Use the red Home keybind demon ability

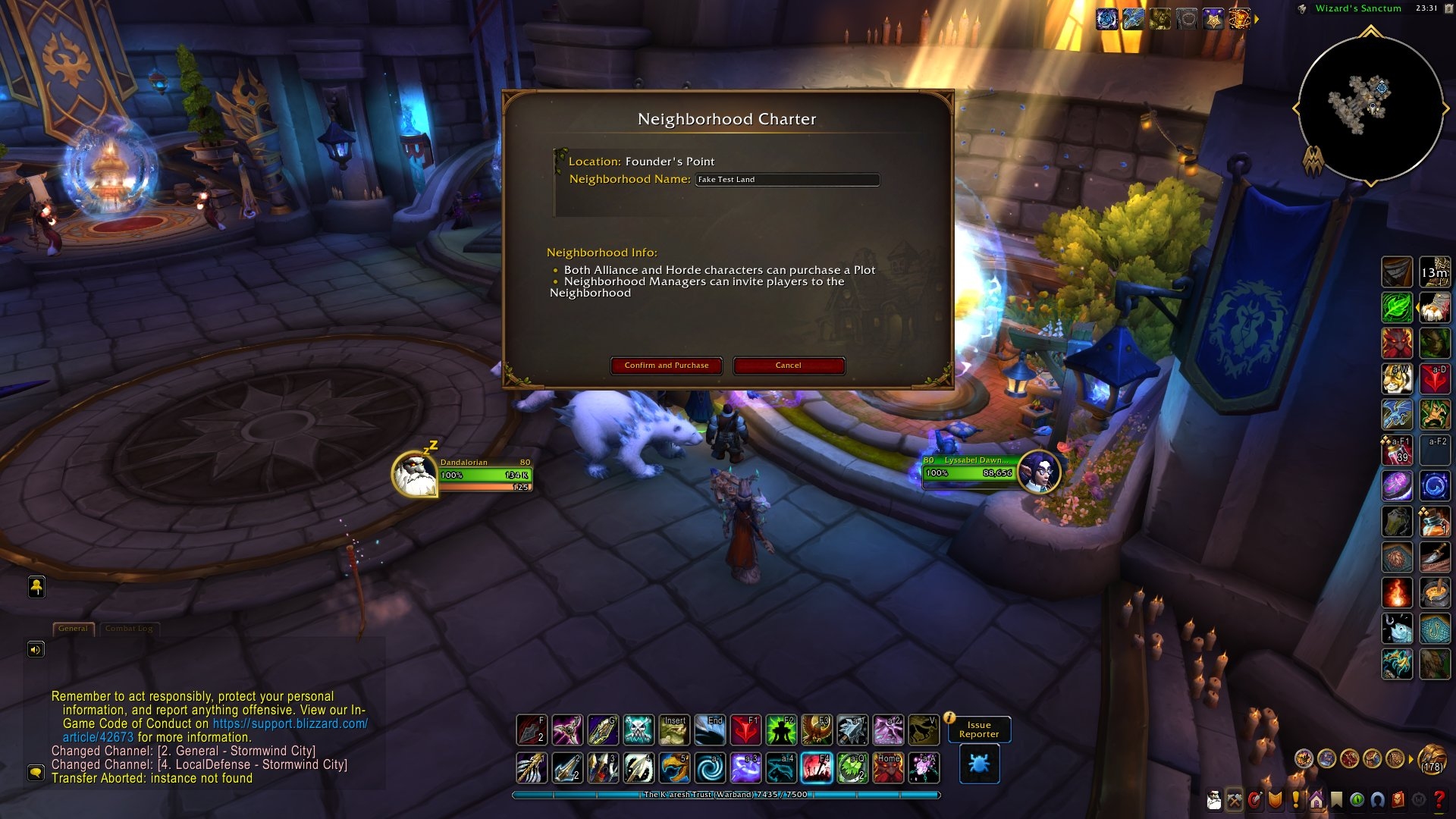(x=887, y=768)
